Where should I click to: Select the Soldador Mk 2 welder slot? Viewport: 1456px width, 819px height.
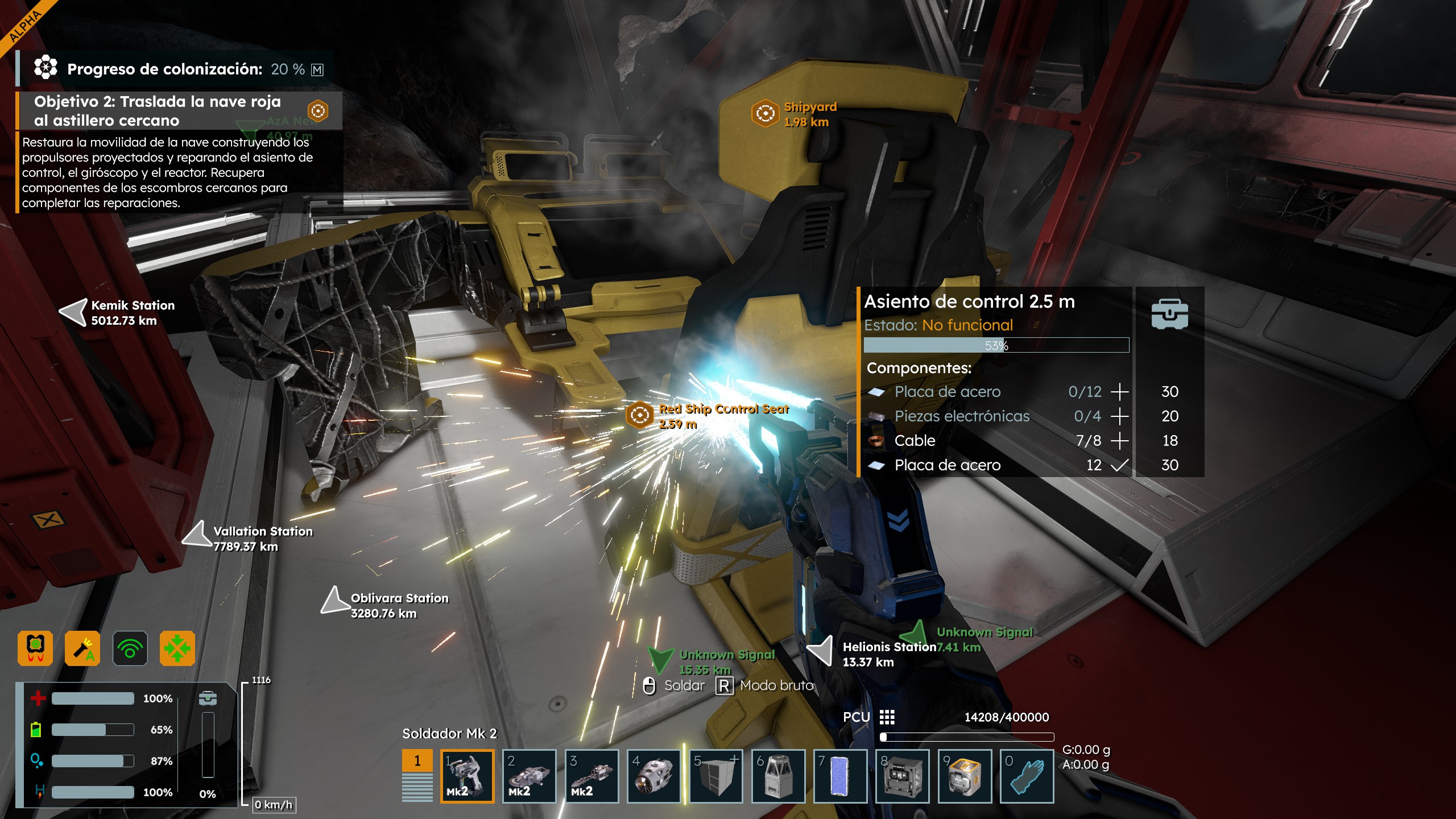pos(467,776)
